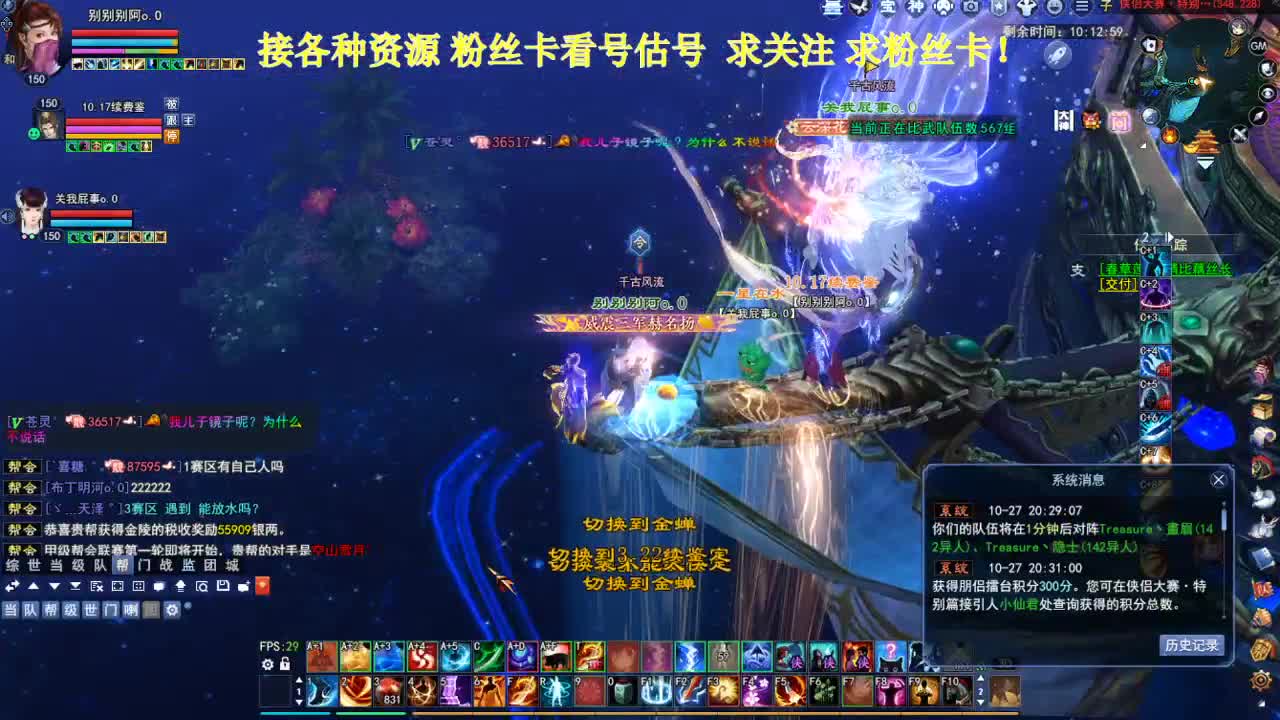Click the chat scroll-up arrow icon
Image resolution: width=1280 pixels, height=720 pixels.
(x=34, y=586)
